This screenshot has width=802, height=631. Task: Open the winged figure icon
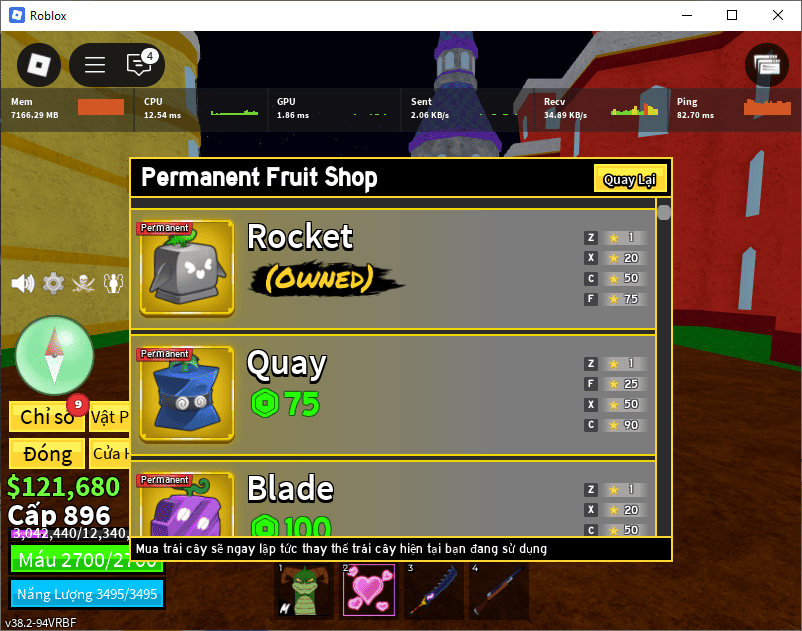114,283
